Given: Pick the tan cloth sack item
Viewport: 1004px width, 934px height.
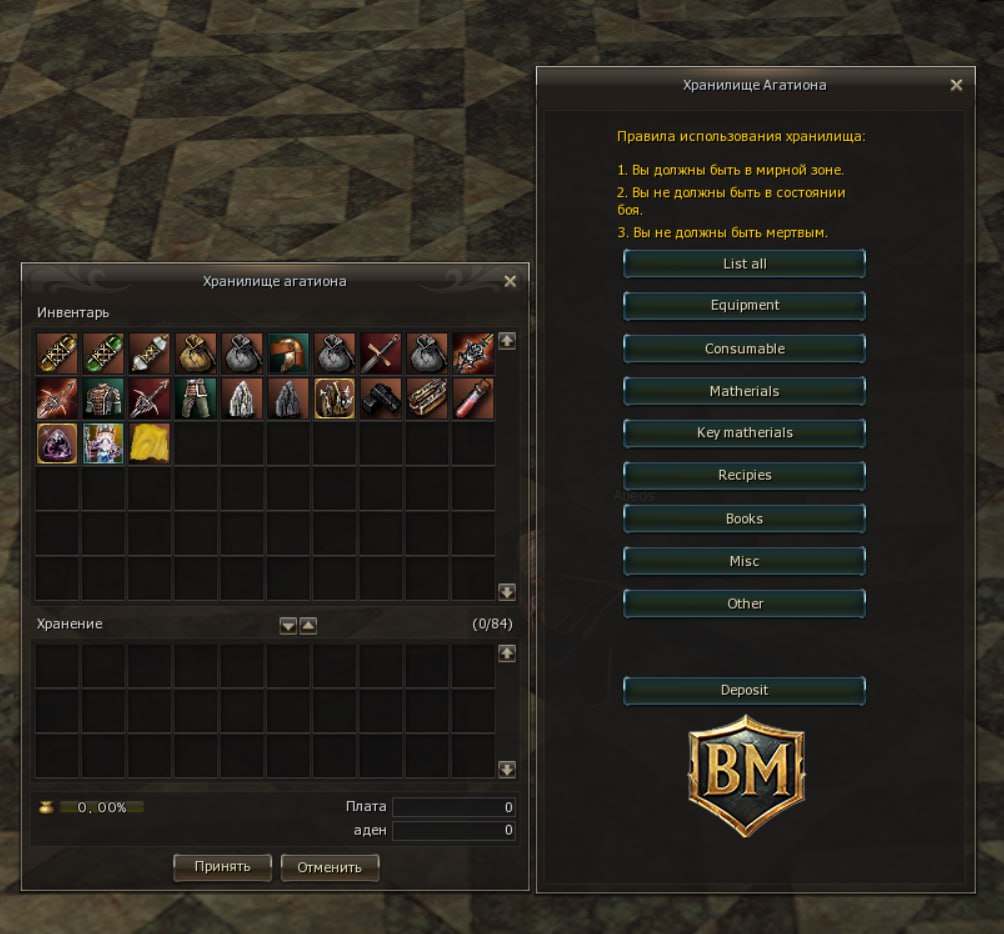Looking at the screenshot, I should point(196,353).
